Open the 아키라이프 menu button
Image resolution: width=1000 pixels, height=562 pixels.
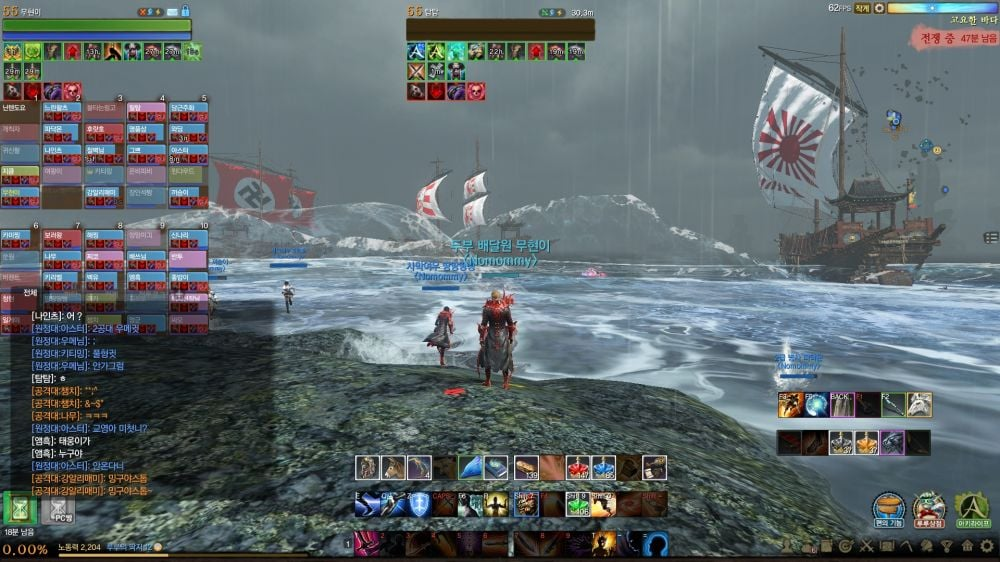pos(972,506)
